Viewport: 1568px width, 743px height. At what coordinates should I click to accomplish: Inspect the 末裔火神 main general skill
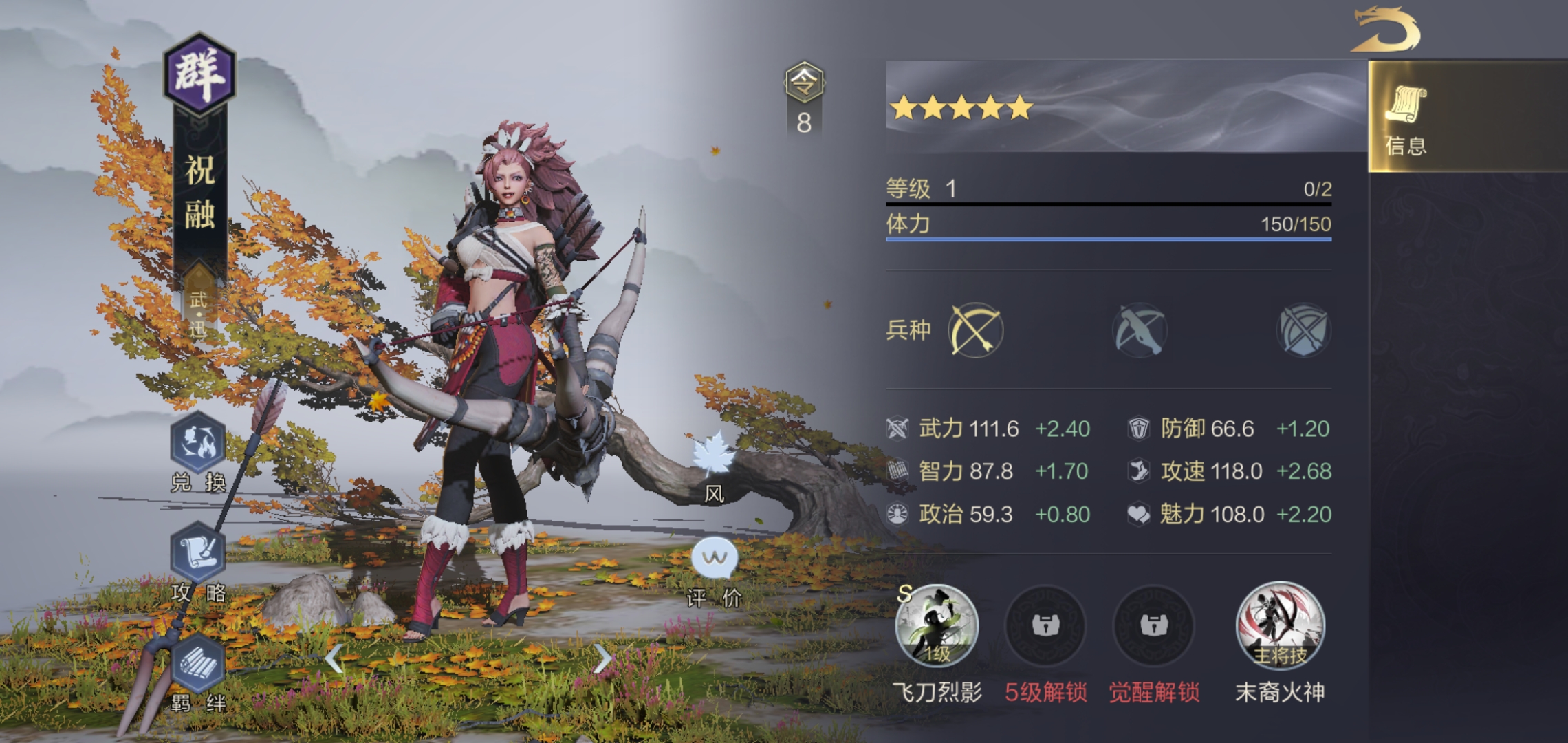pyautogui.click(x=1280, y=626)
